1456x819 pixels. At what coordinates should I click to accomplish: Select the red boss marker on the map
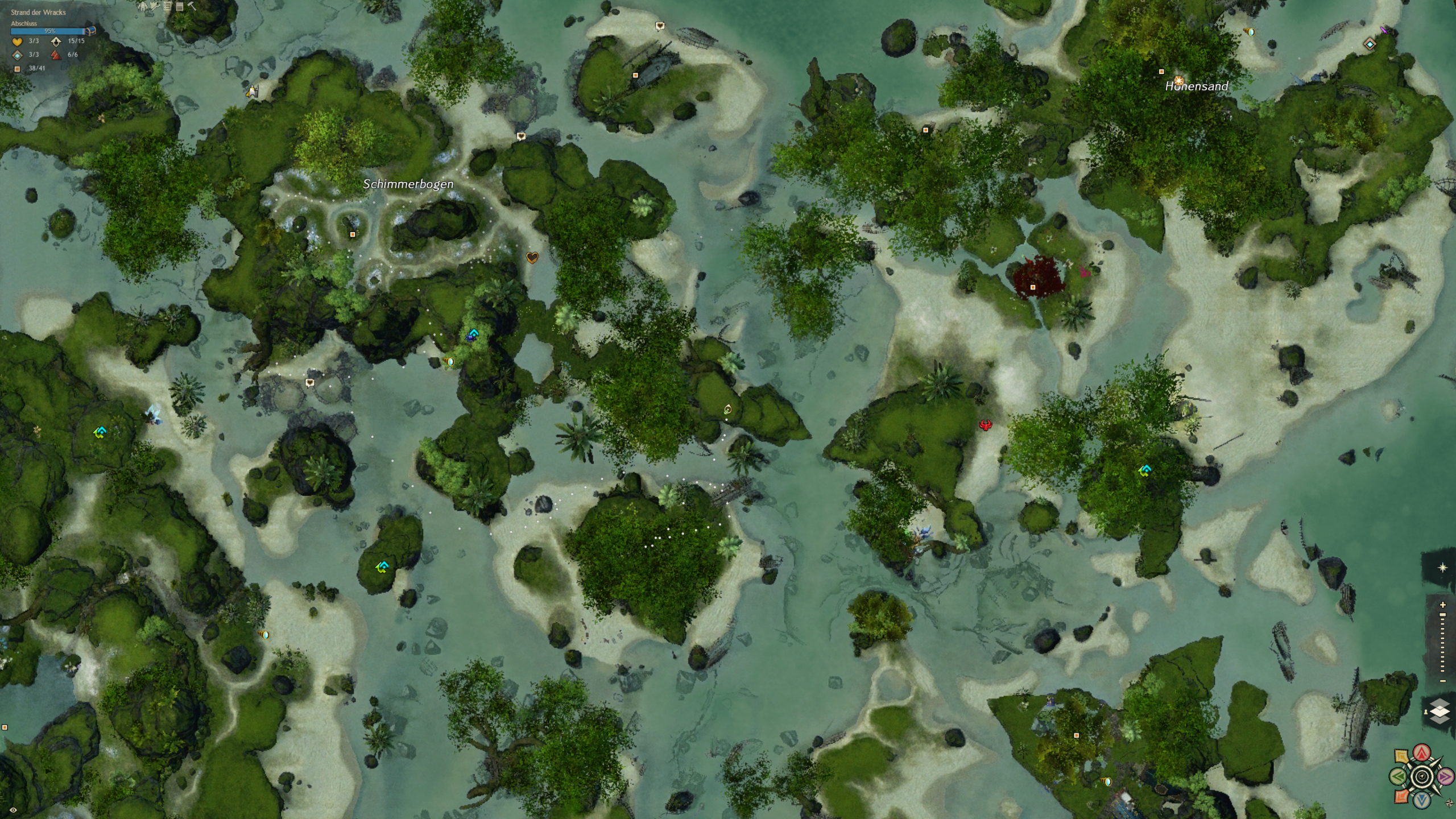(985, 425)
